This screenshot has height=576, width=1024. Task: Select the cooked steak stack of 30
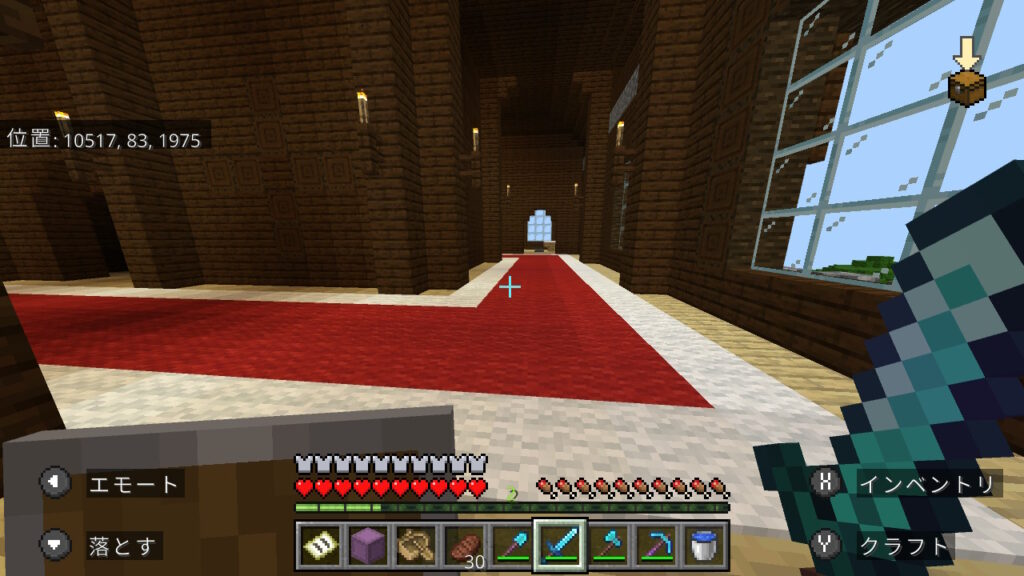[462, 545]
